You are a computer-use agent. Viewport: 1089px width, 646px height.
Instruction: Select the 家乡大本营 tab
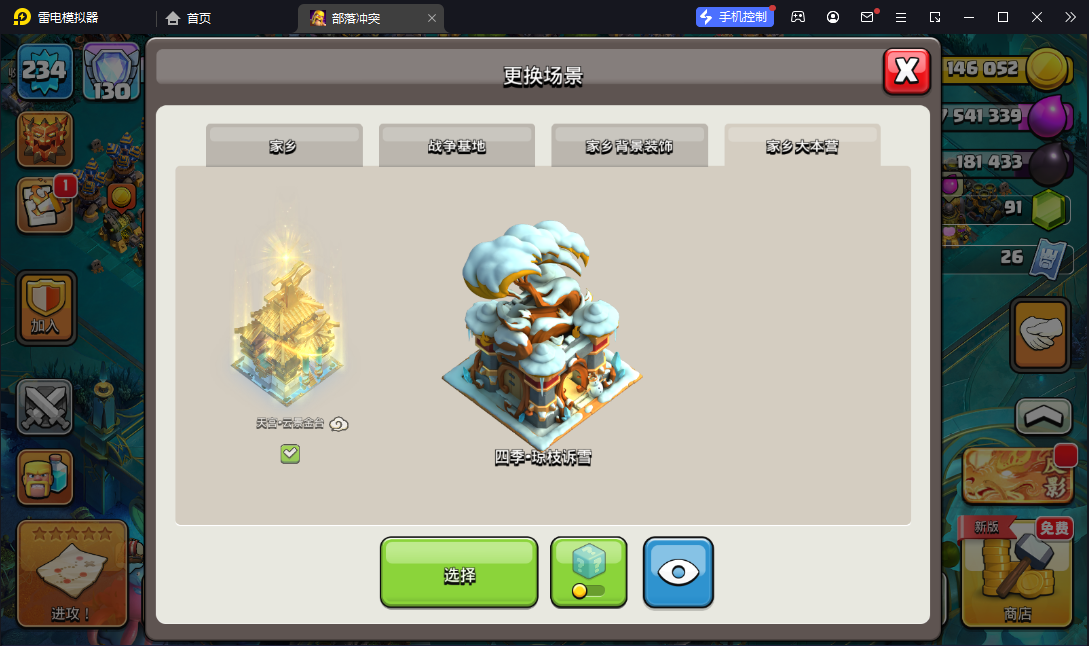(802, 146)
